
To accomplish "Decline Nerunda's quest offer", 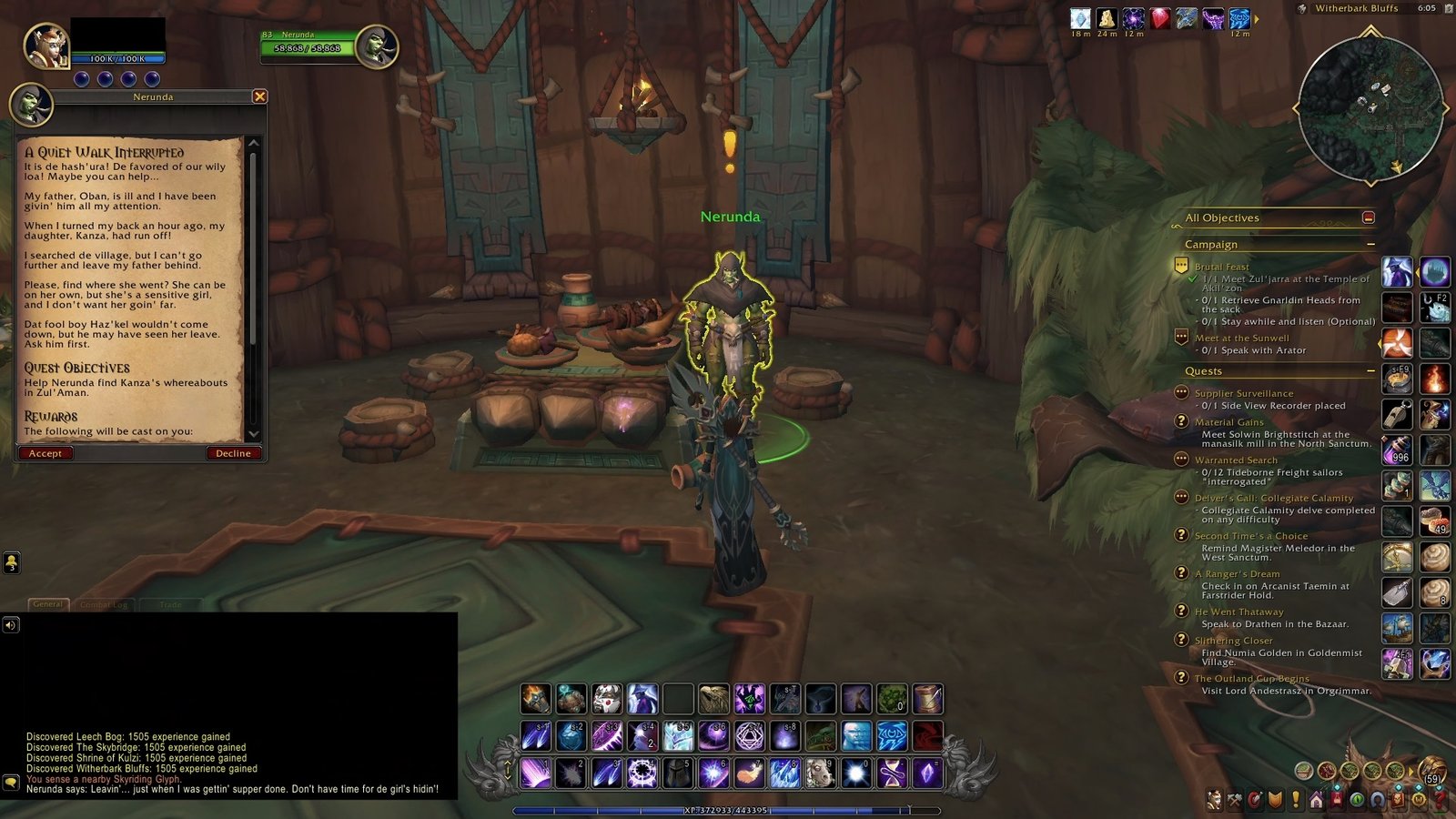I will point(233,453).
